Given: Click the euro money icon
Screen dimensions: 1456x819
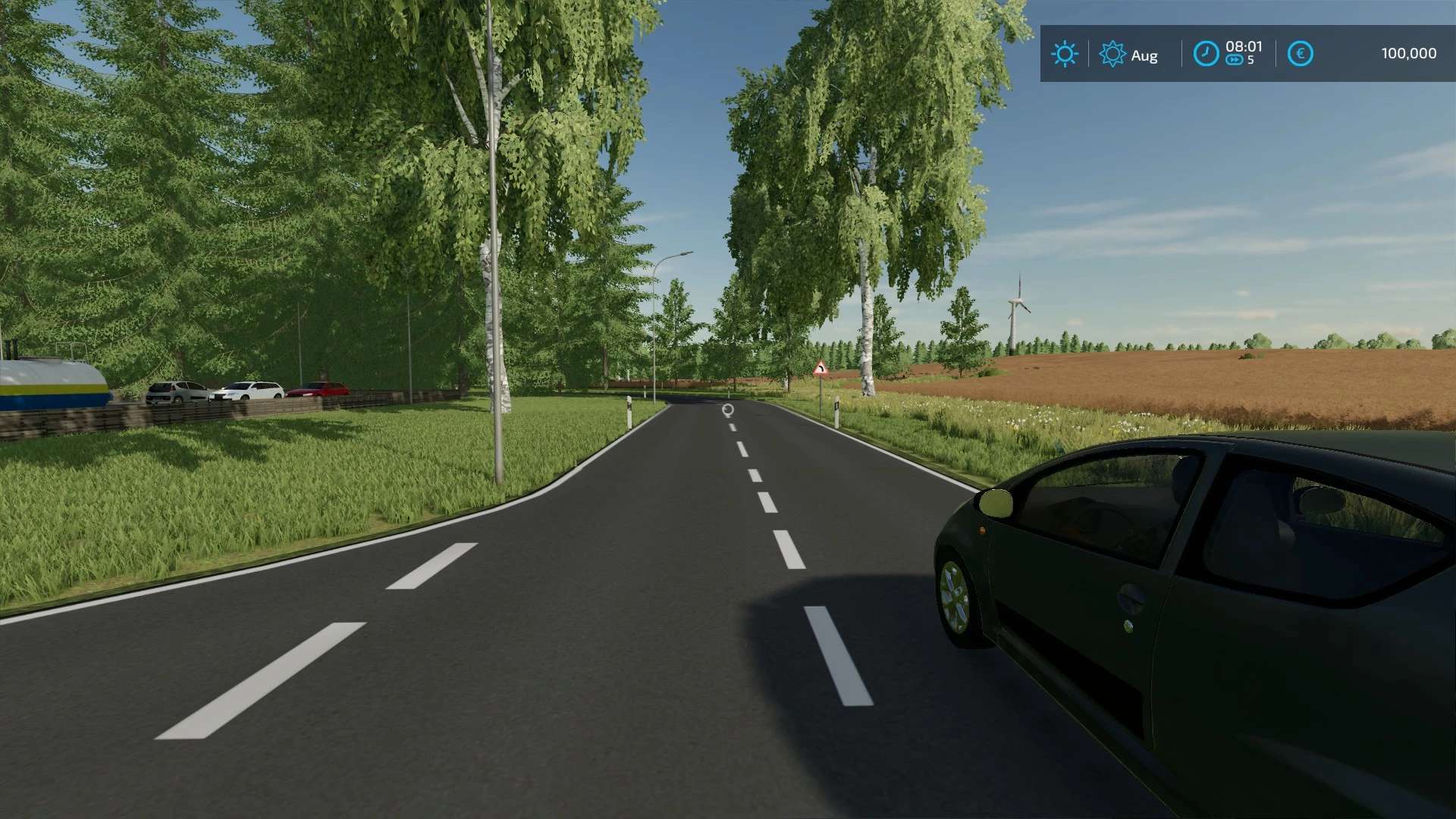Looking at the screenshot, I should click(1300, 54).
